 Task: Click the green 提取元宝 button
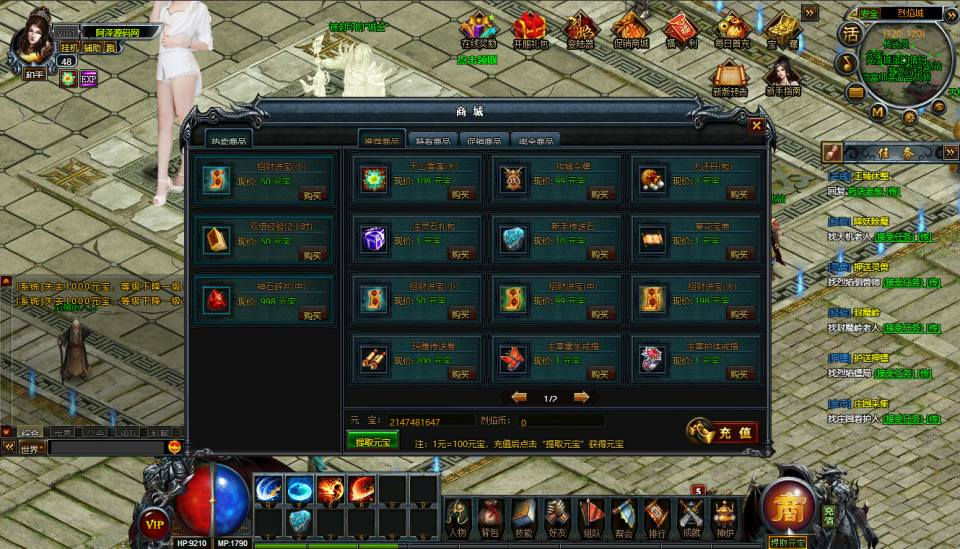[372, 440]
